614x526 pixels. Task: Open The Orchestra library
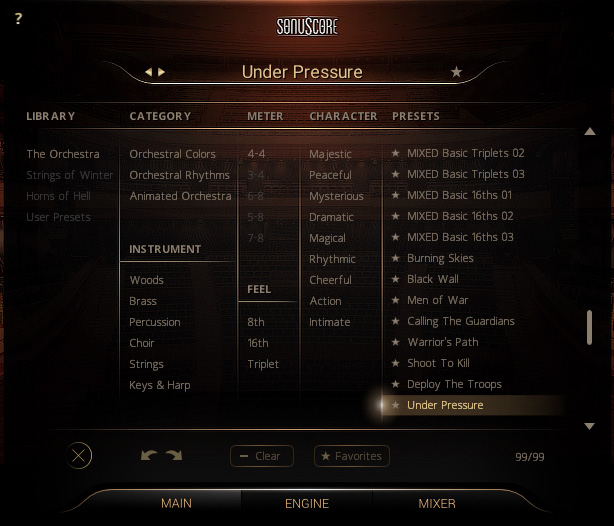pos(63,154)
